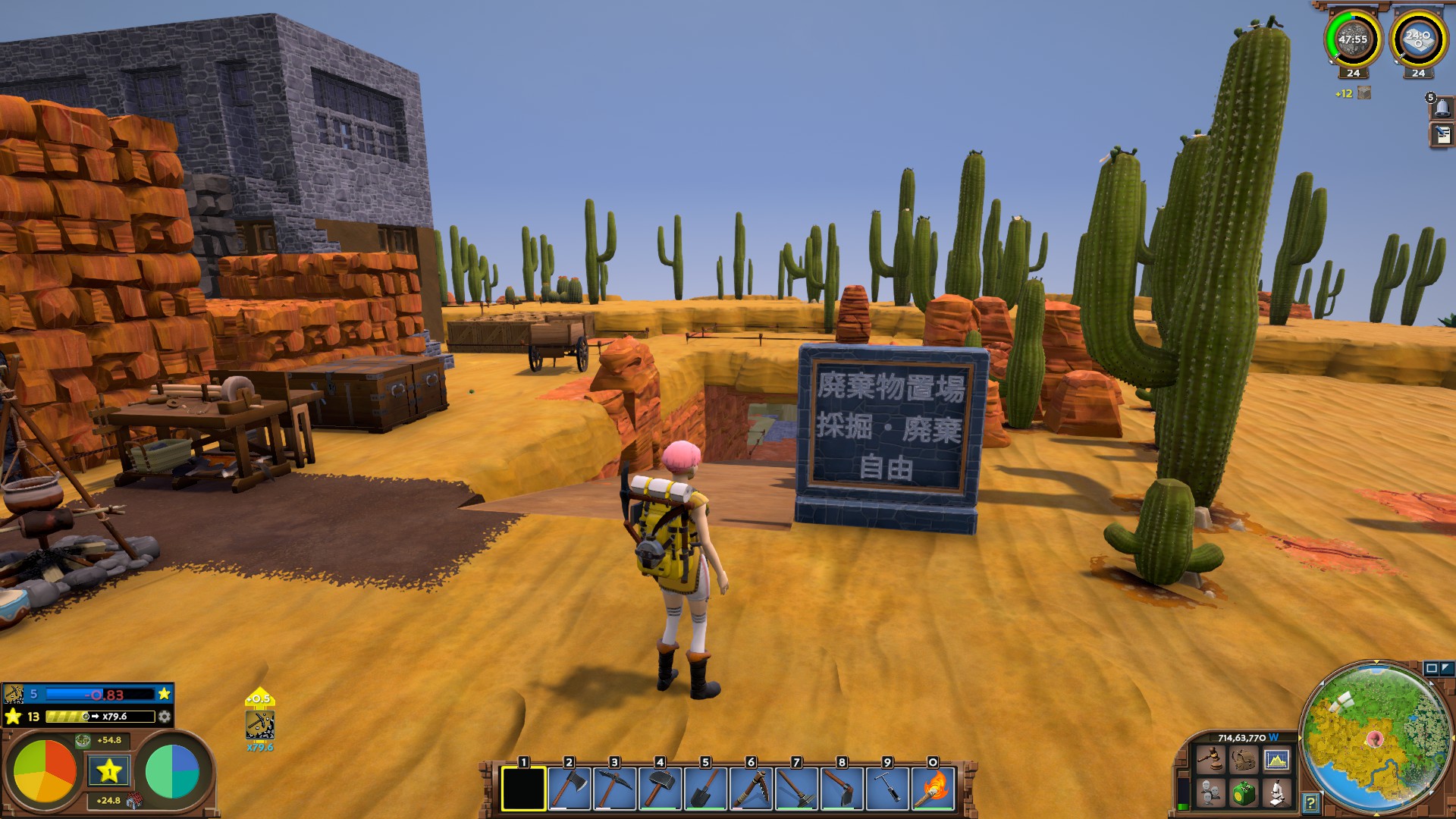Open the green money bag economy menu
The width and height of the screenshot is (1456, 819).
coord(1243,793)
